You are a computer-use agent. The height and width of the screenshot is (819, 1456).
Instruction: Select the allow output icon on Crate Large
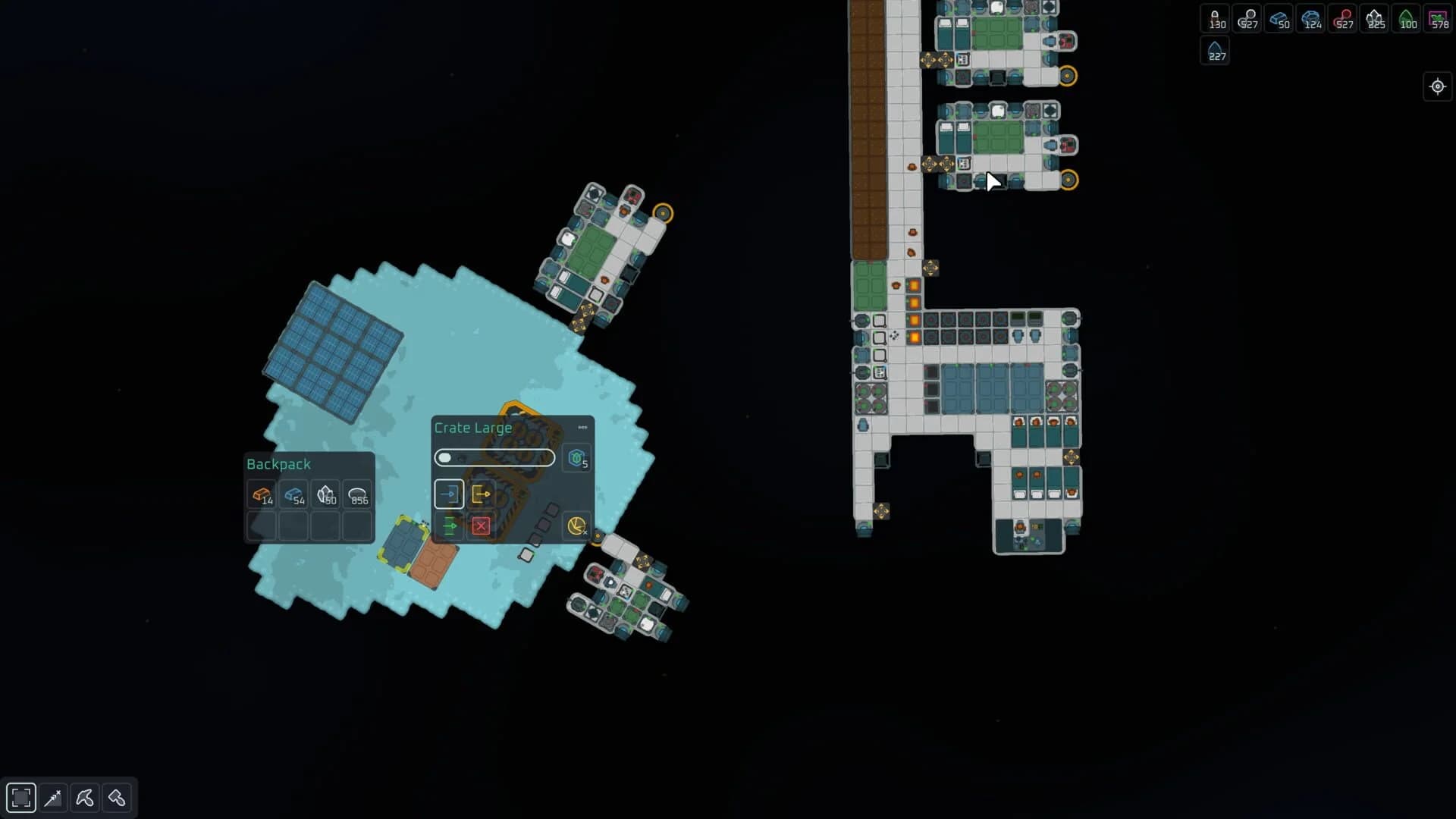482,493
